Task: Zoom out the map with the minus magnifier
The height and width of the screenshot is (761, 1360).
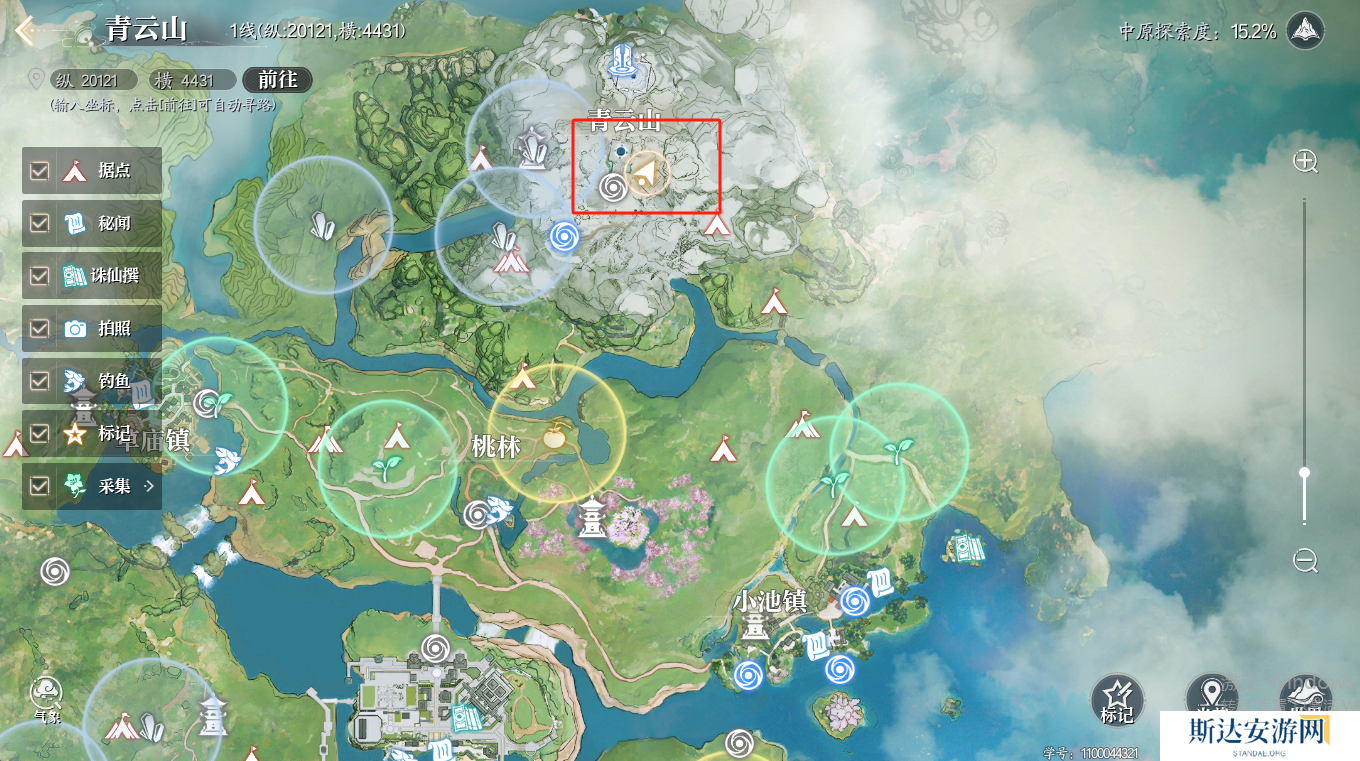Action: (x=1305, y=561)
